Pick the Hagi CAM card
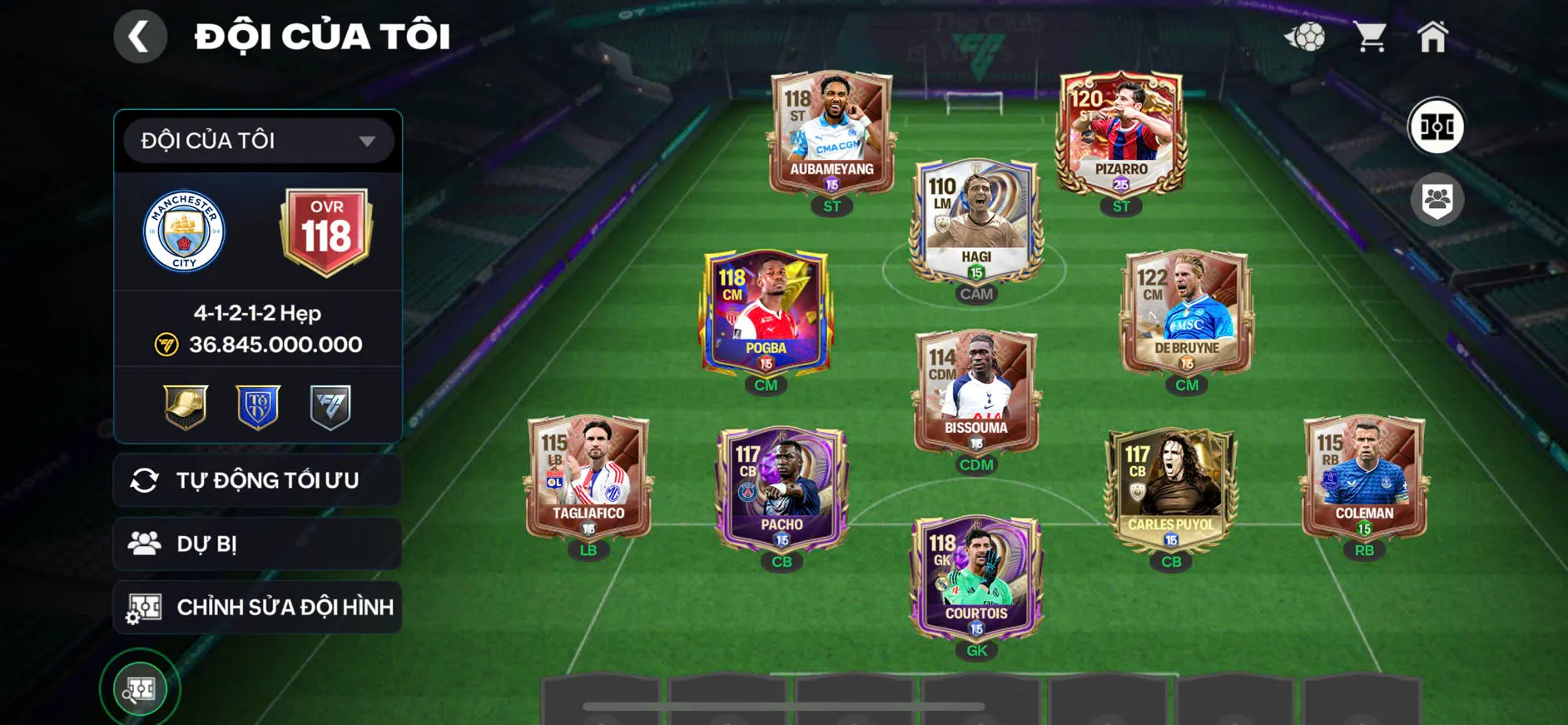Image resolution: width=1568 pixels, height=725 pixels. (976, 221)
